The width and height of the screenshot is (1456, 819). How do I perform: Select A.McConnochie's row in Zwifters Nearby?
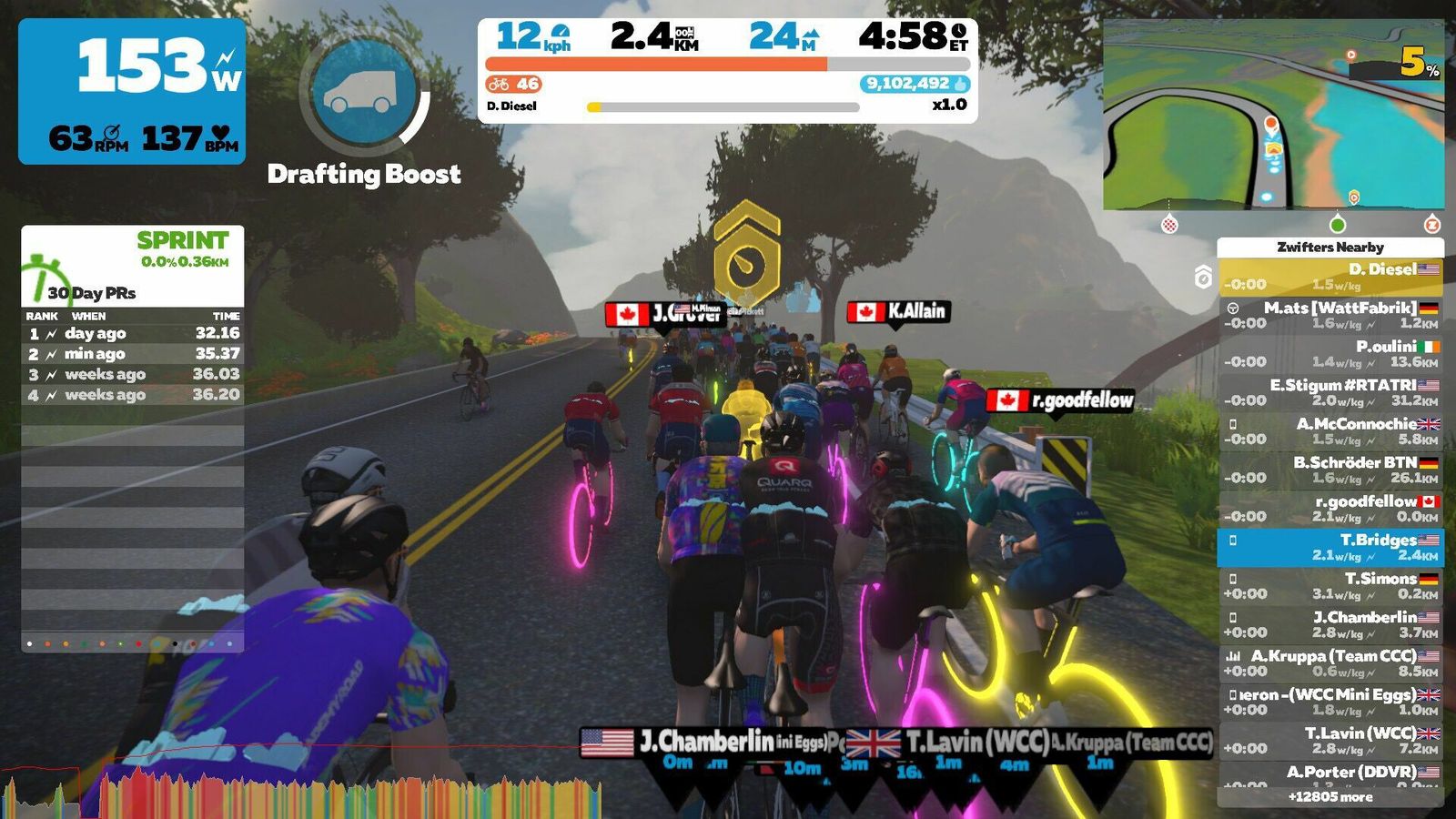pos(1330,431)
